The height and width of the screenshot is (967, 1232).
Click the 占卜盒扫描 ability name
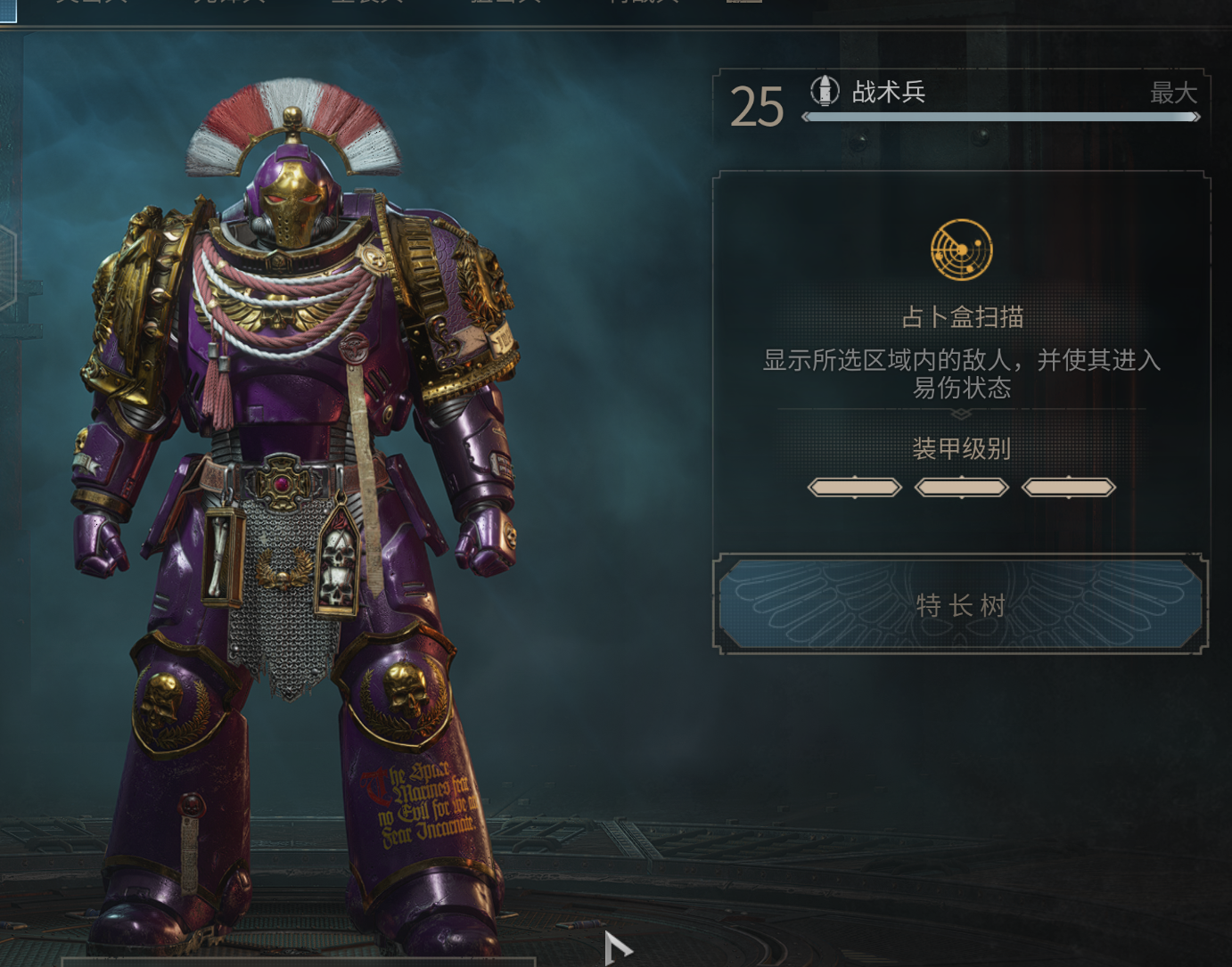(x=962, y=317)
